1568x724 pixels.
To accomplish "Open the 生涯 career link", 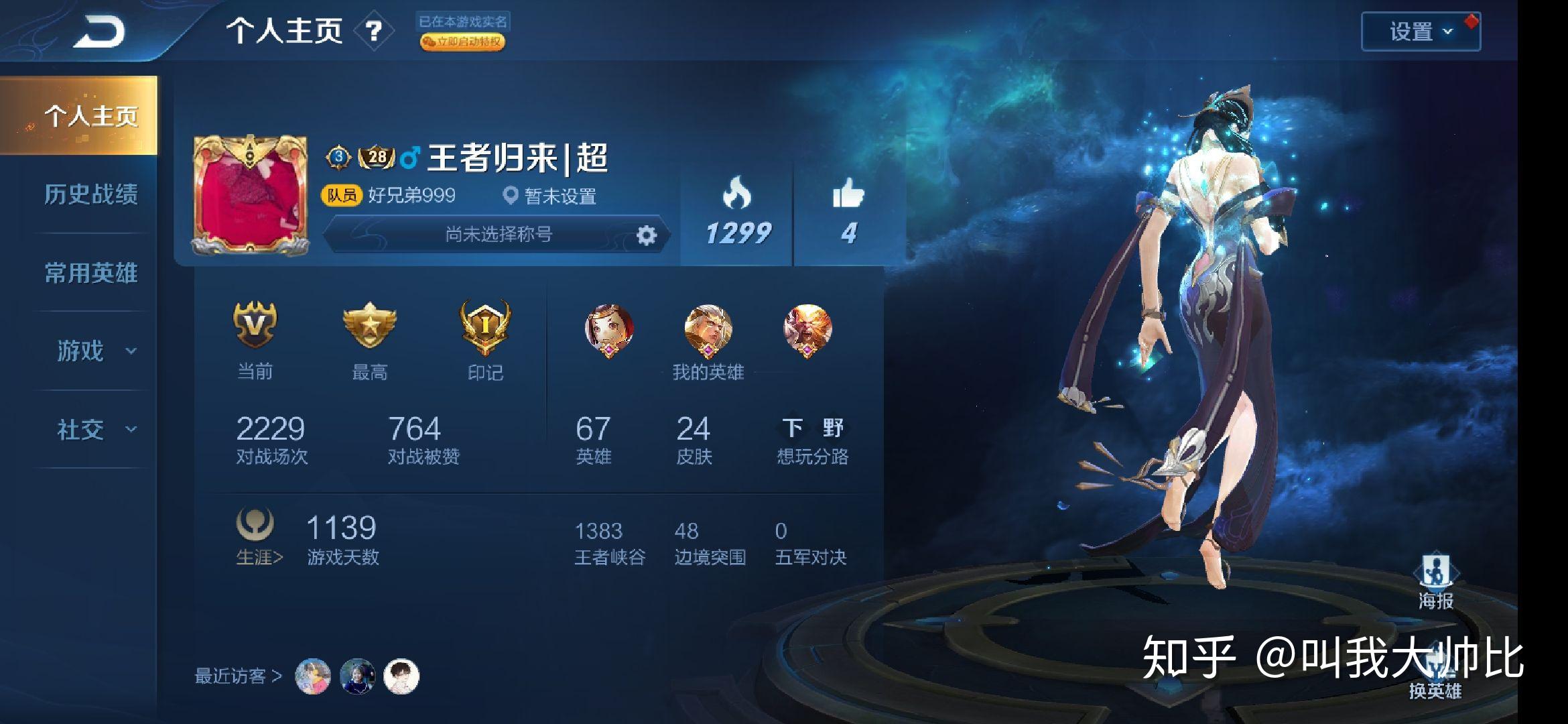I will click(x=258, y=557).
